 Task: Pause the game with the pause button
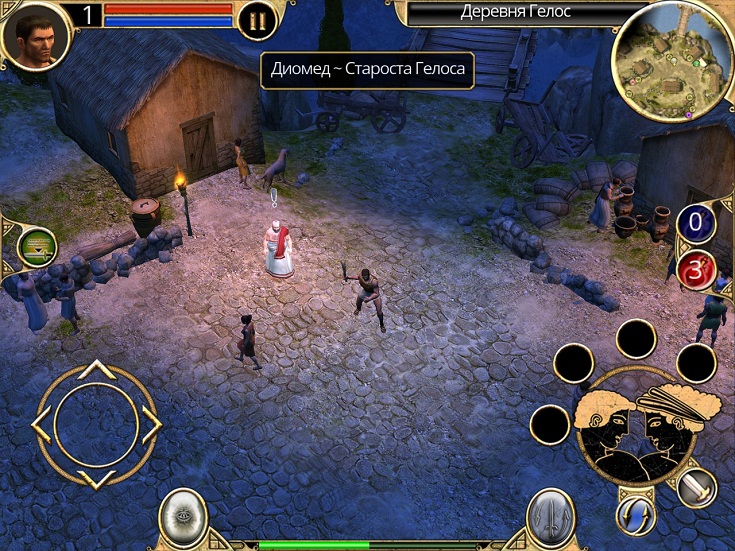click(x=257, y=20)
